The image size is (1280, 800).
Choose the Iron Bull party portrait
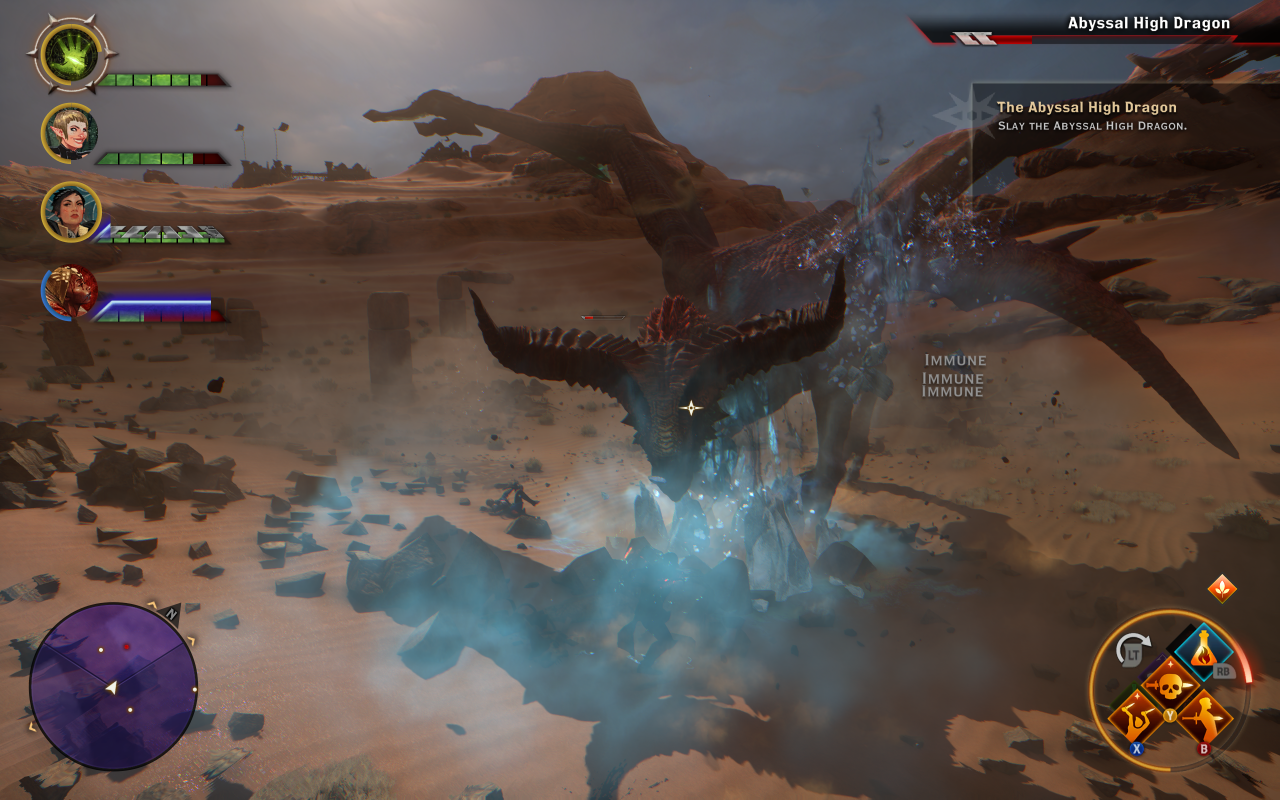(71, 291)
